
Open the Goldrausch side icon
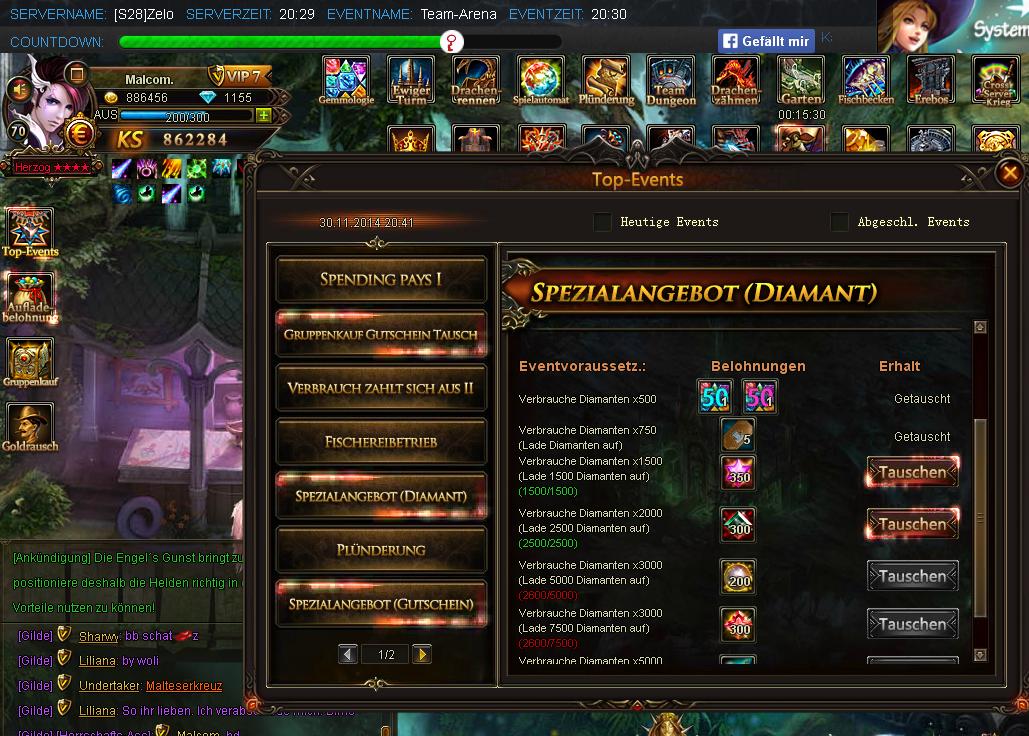[30, 428]
